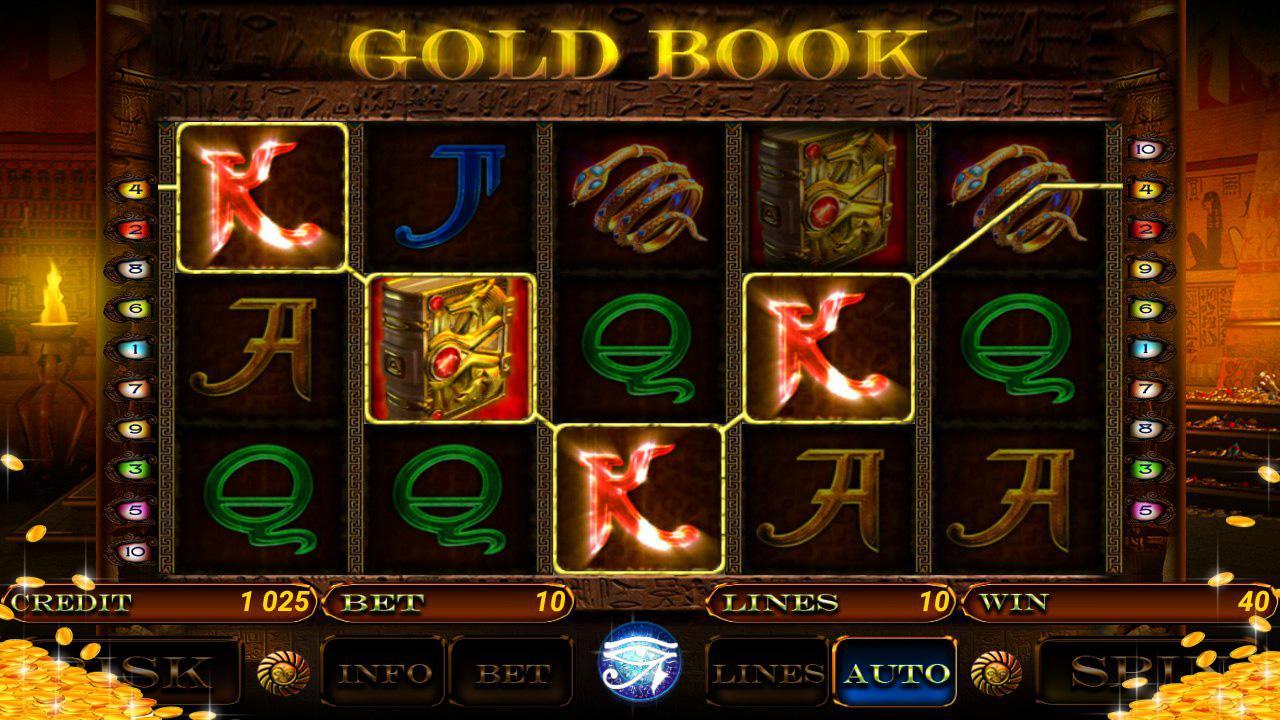Toggle AUTO spin mode off
Screen dimensions: 1280x720
pos(896,671)
